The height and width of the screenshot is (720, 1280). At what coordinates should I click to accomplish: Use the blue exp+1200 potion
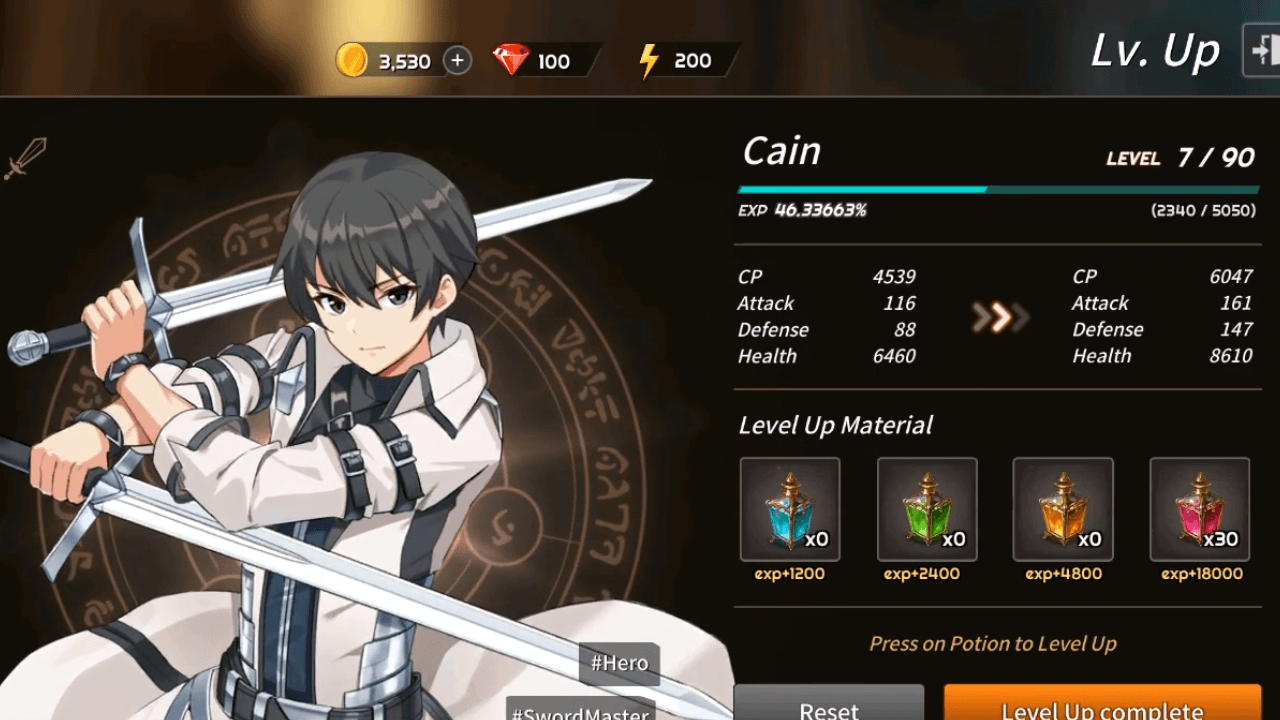[790, 509]
